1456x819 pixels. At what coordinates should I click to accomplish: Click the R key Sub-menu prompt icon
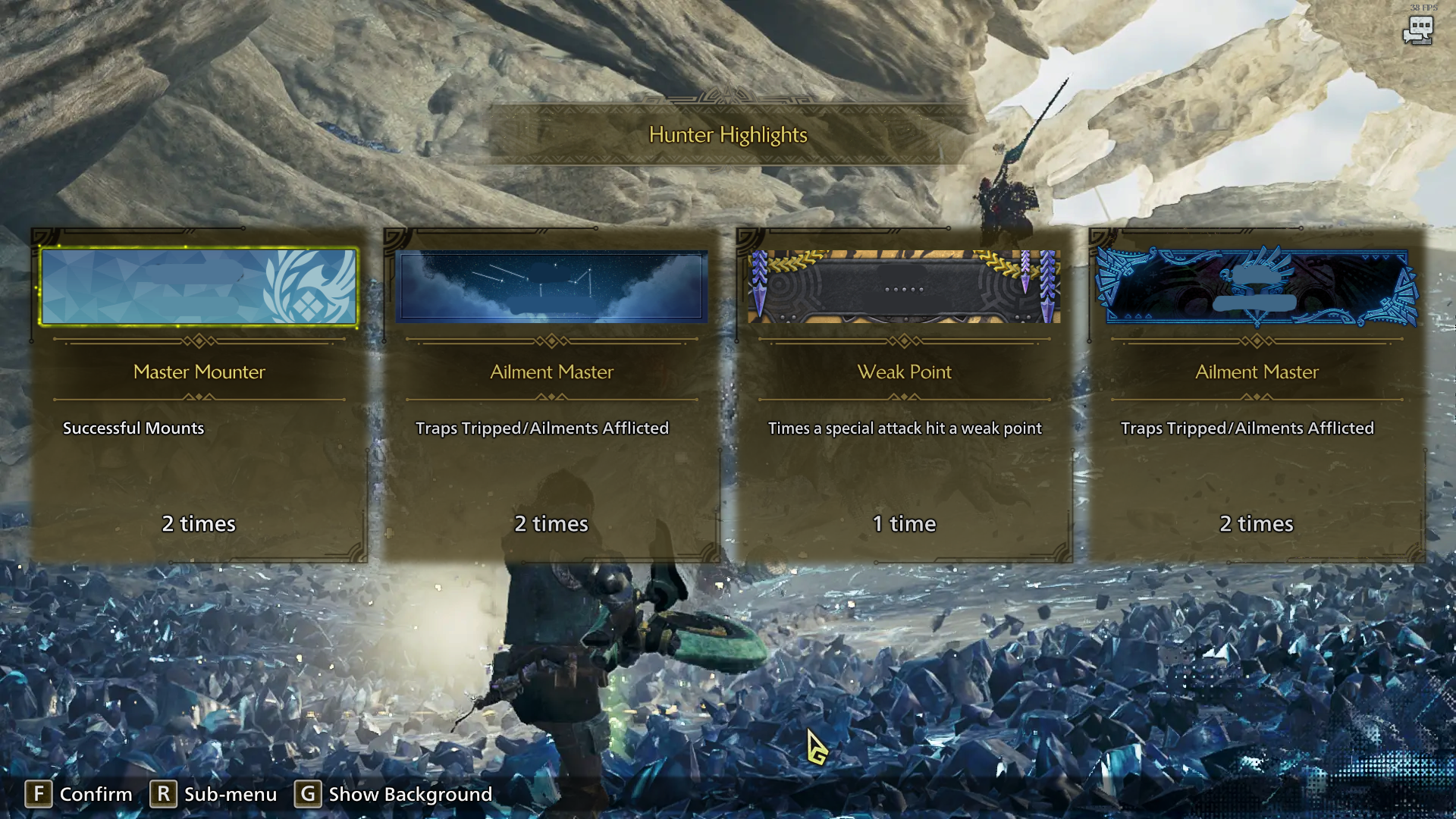[x=164, y=794]
